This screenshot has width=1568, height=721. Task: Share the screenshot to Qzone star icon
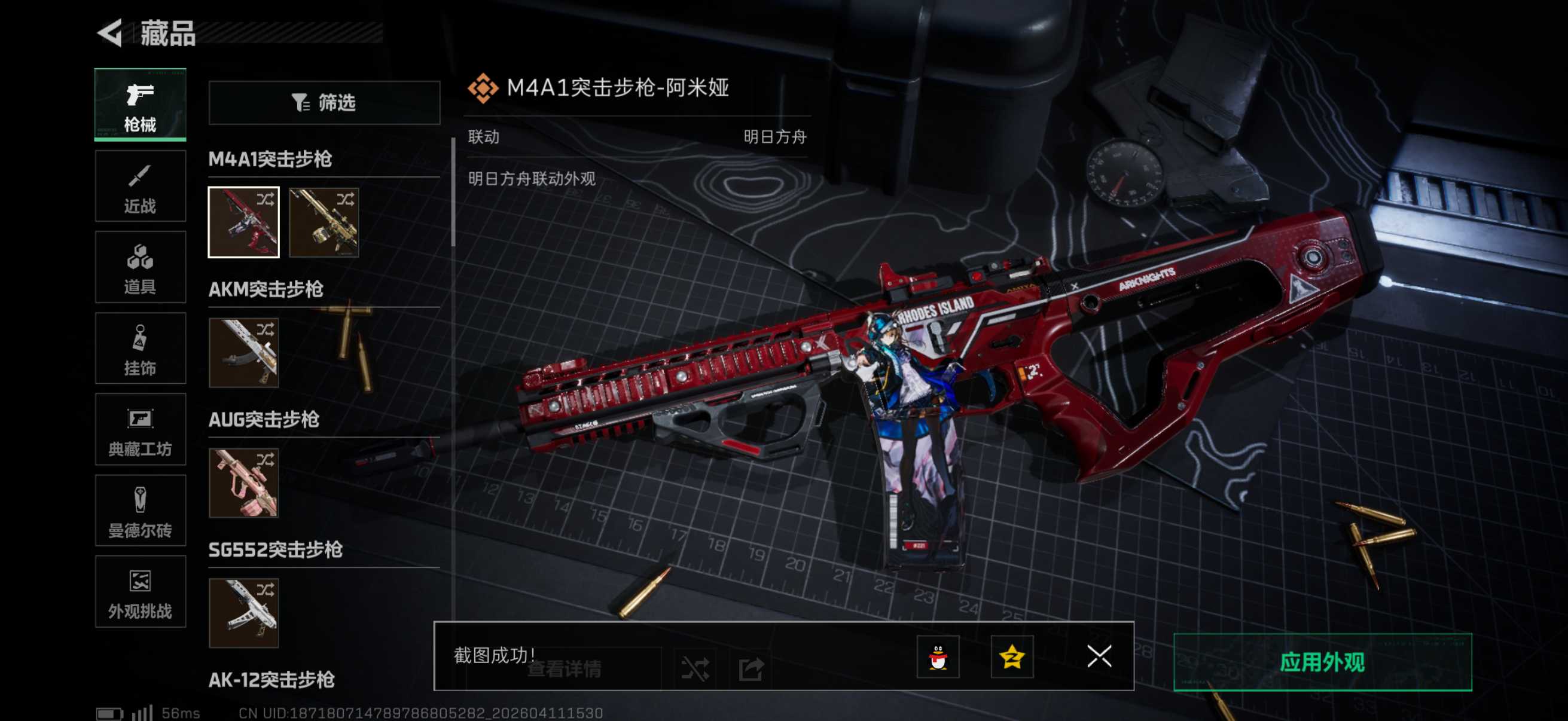point(1012,657)
